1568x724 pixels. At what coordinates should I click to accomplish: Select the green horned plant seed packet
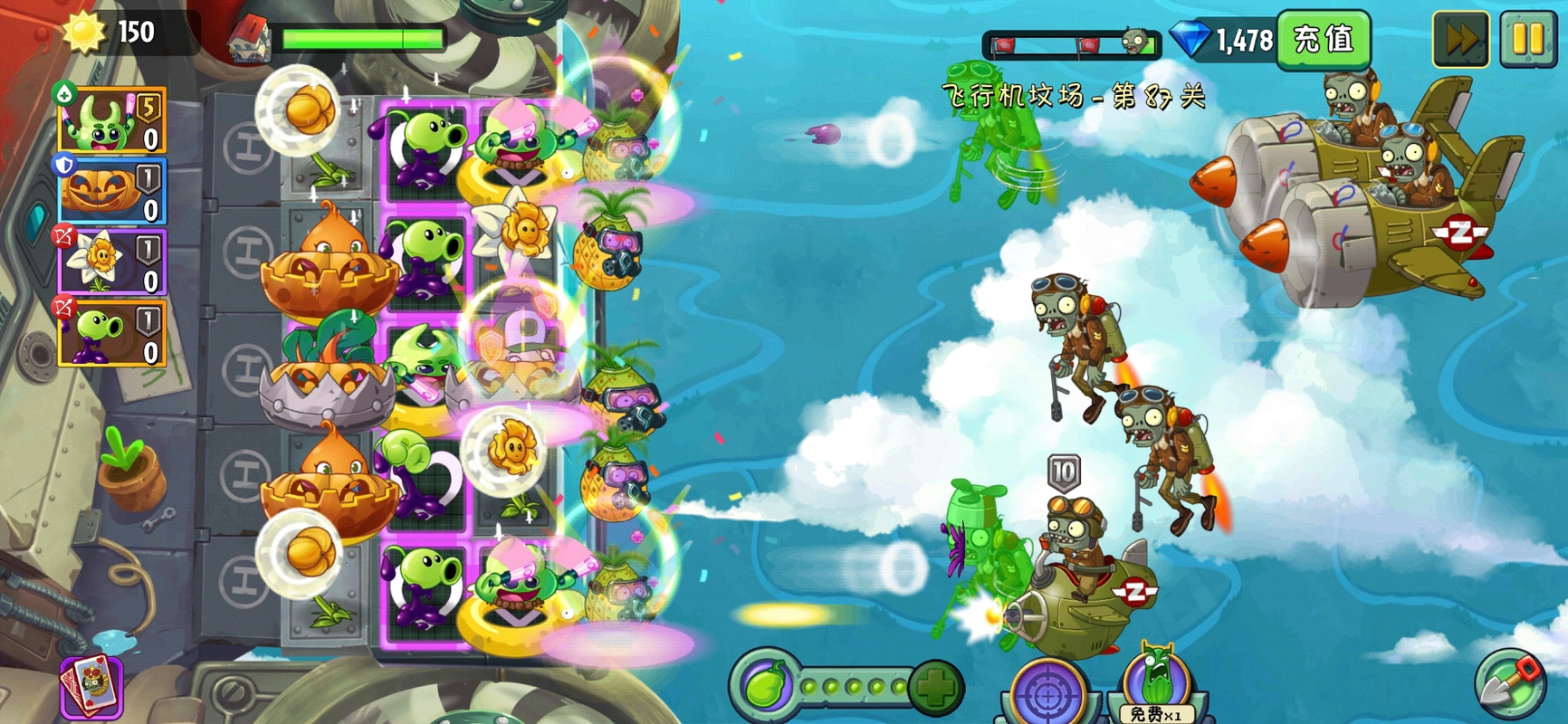112,120
